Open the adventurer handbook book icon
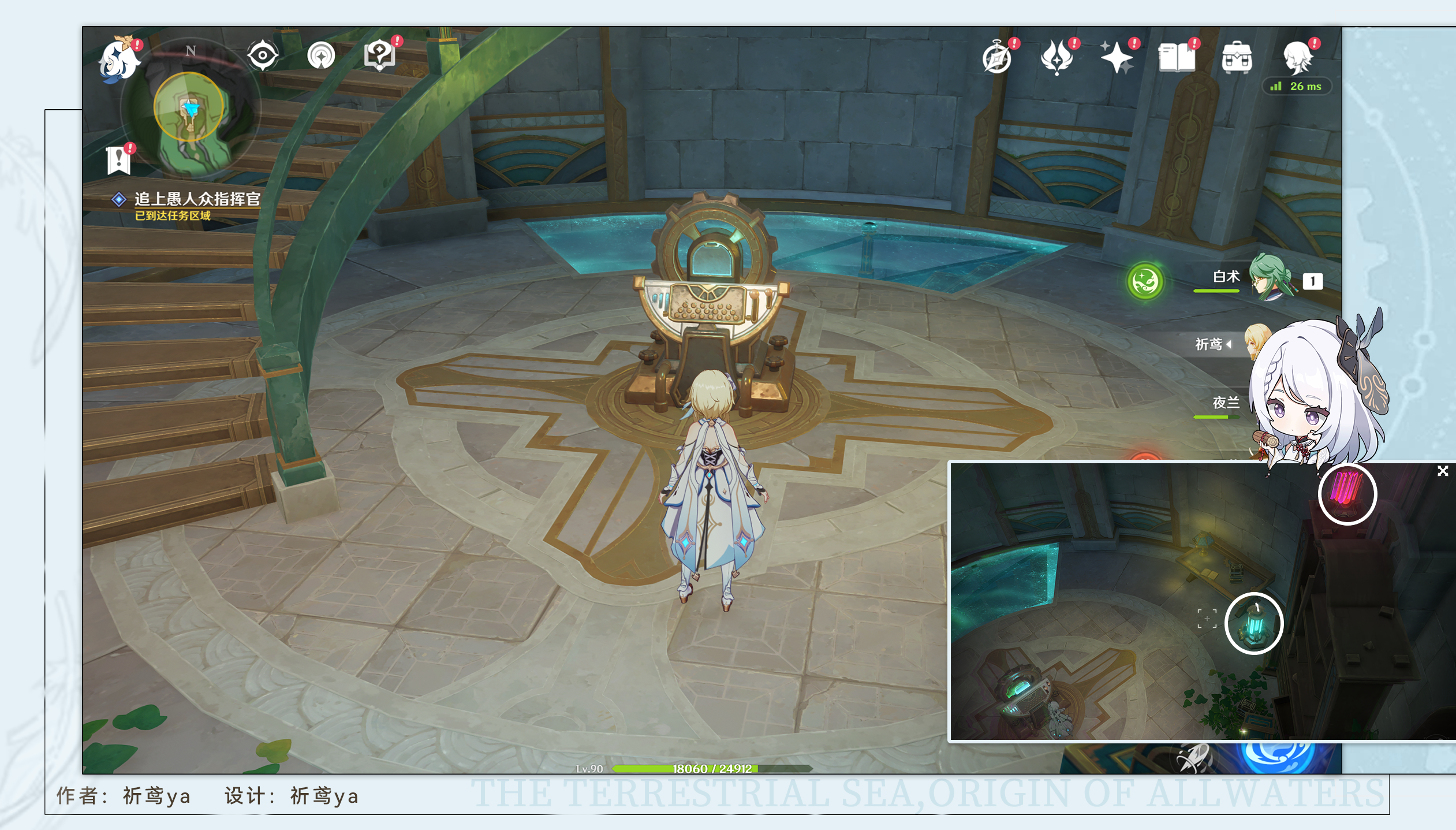This screenshot has height=830, width=1456. [x=1176, y=58]
